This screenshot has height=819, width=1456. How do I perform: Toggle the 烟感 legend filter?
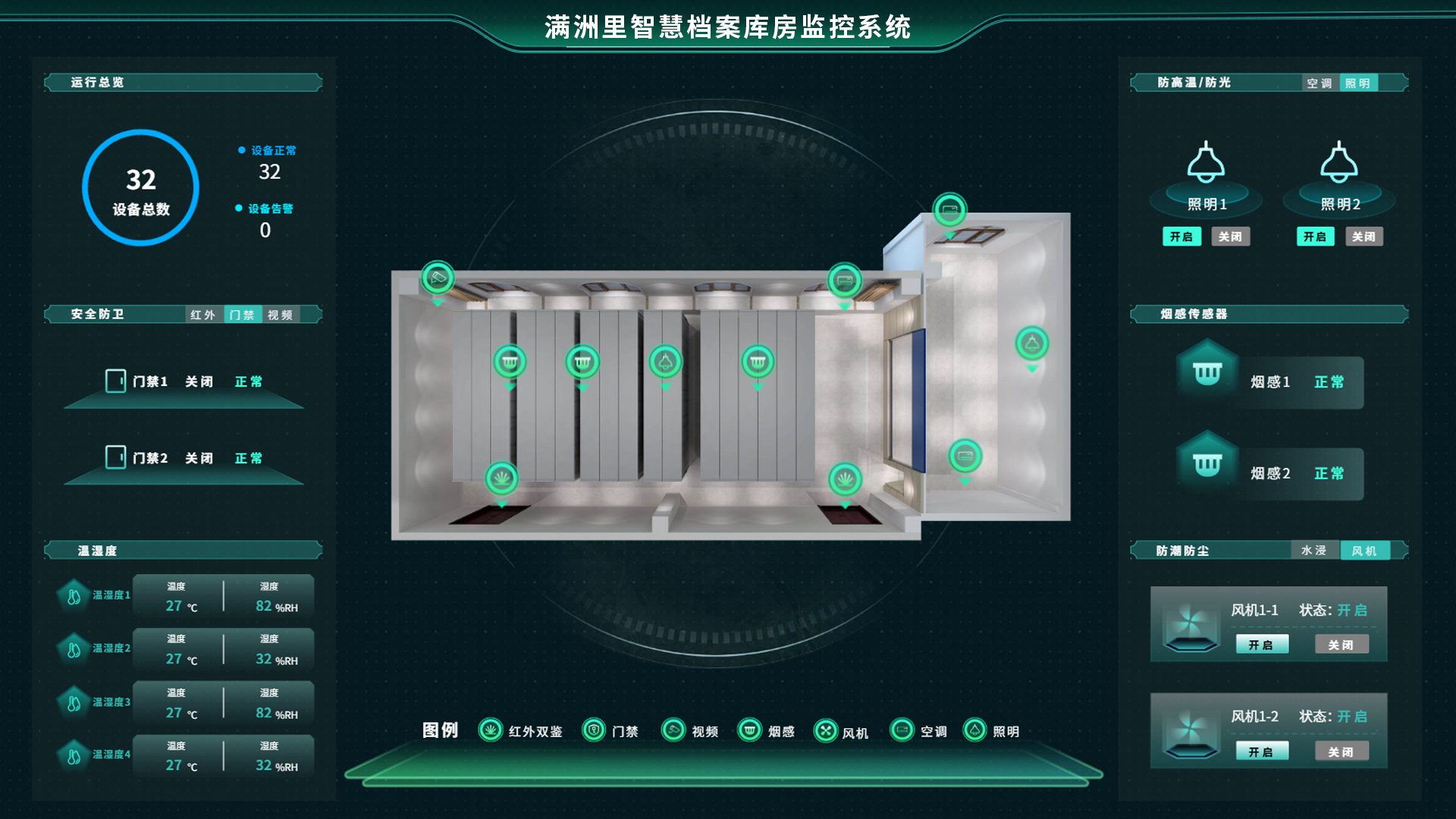(767, 731)
